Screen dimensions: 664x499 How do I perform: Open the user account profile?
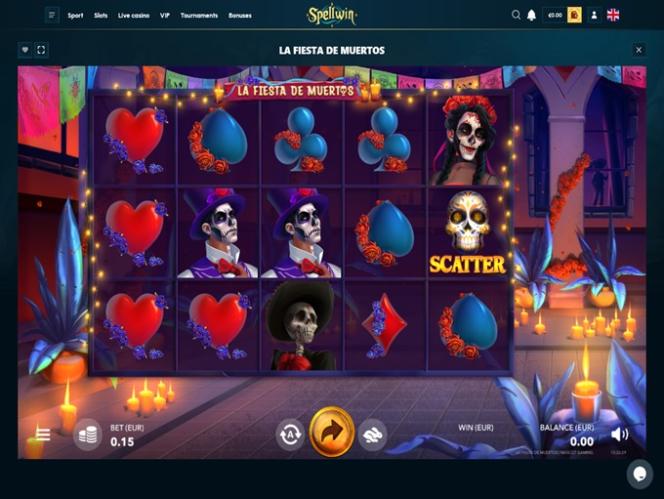coord(594,15)
